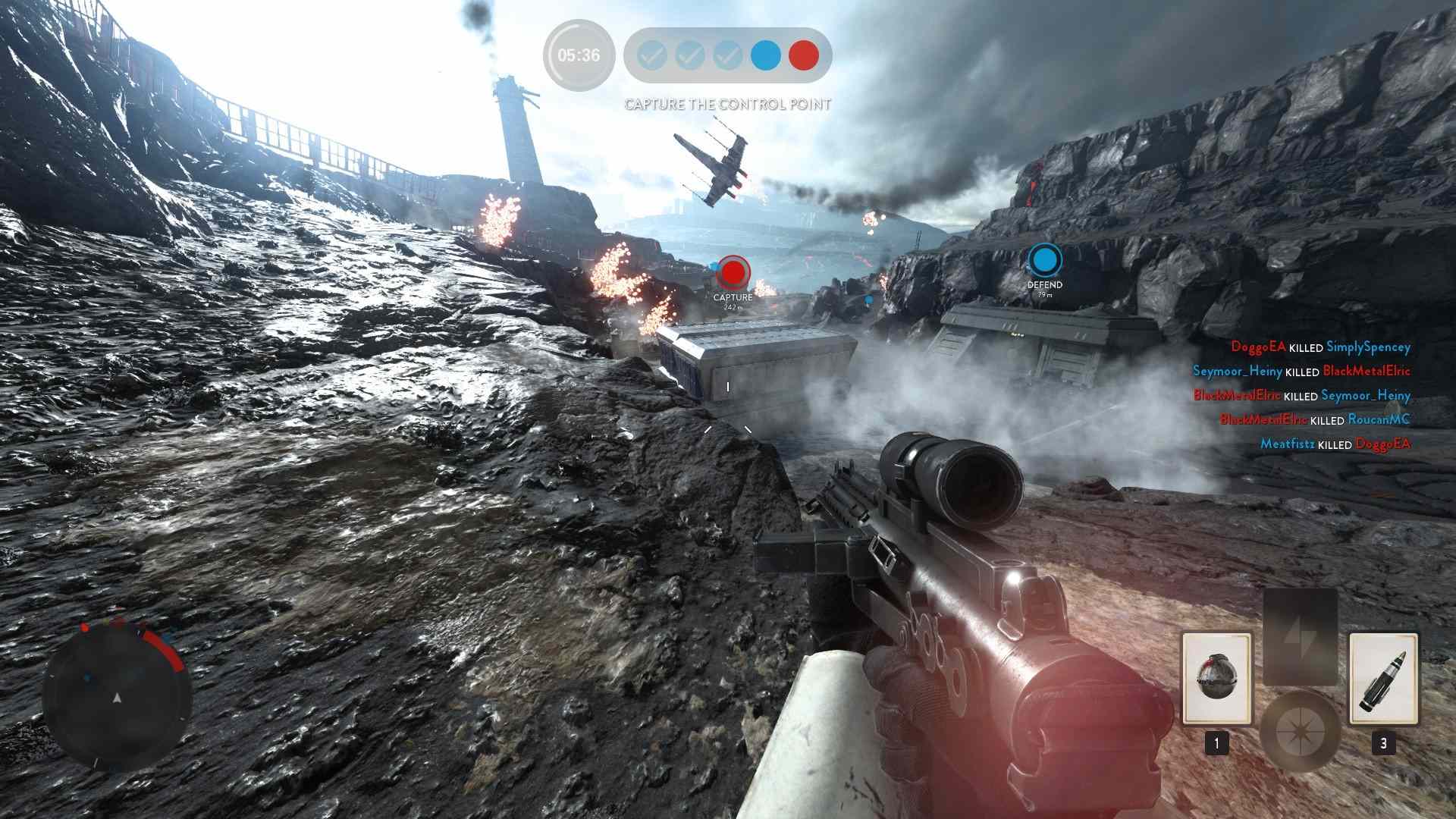Toggle the red contested objective dot
The width and height of the screenshot is (1456, 819).
805,55
